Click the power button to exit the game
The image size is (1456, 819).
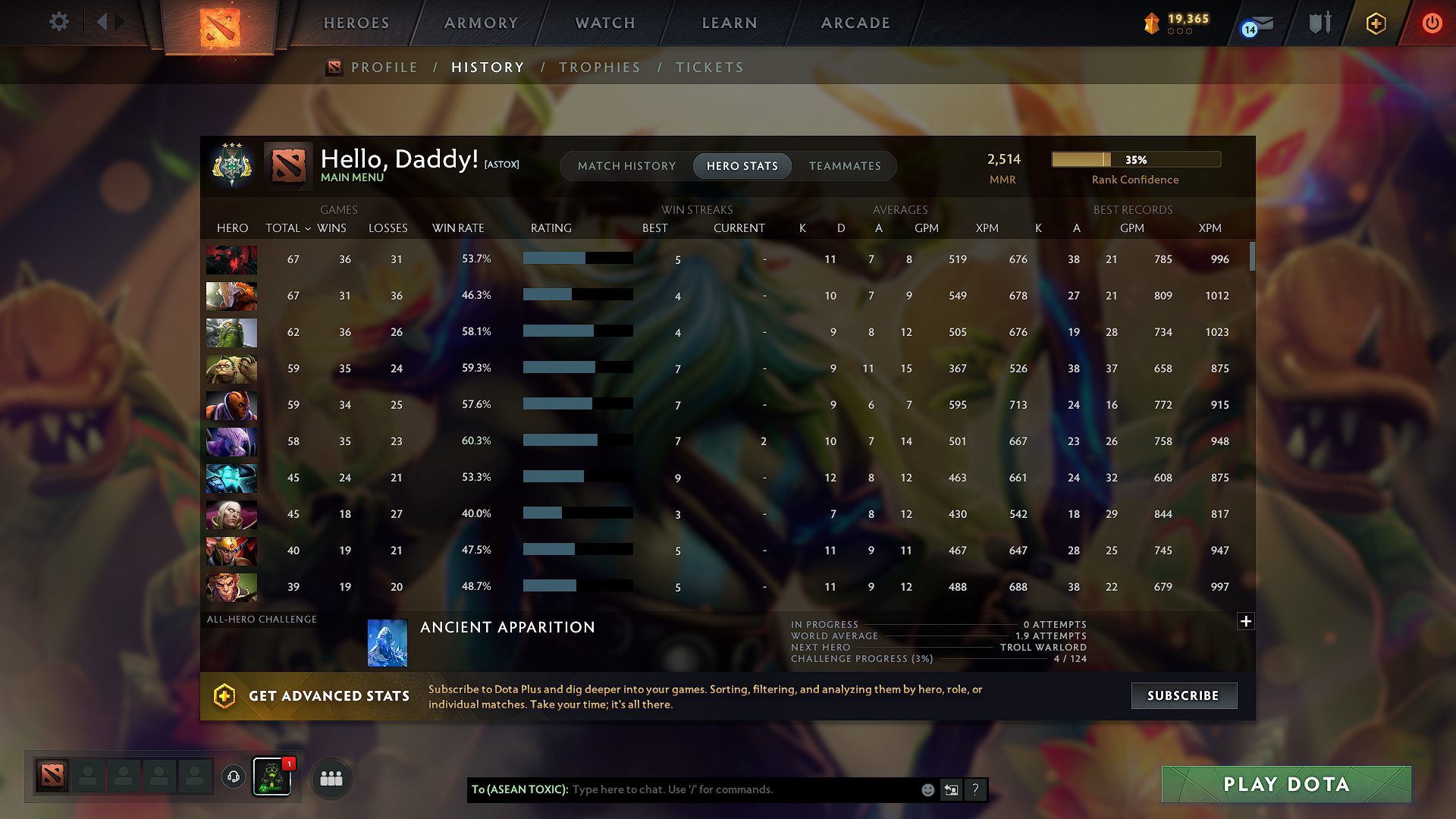[1432, 23]
